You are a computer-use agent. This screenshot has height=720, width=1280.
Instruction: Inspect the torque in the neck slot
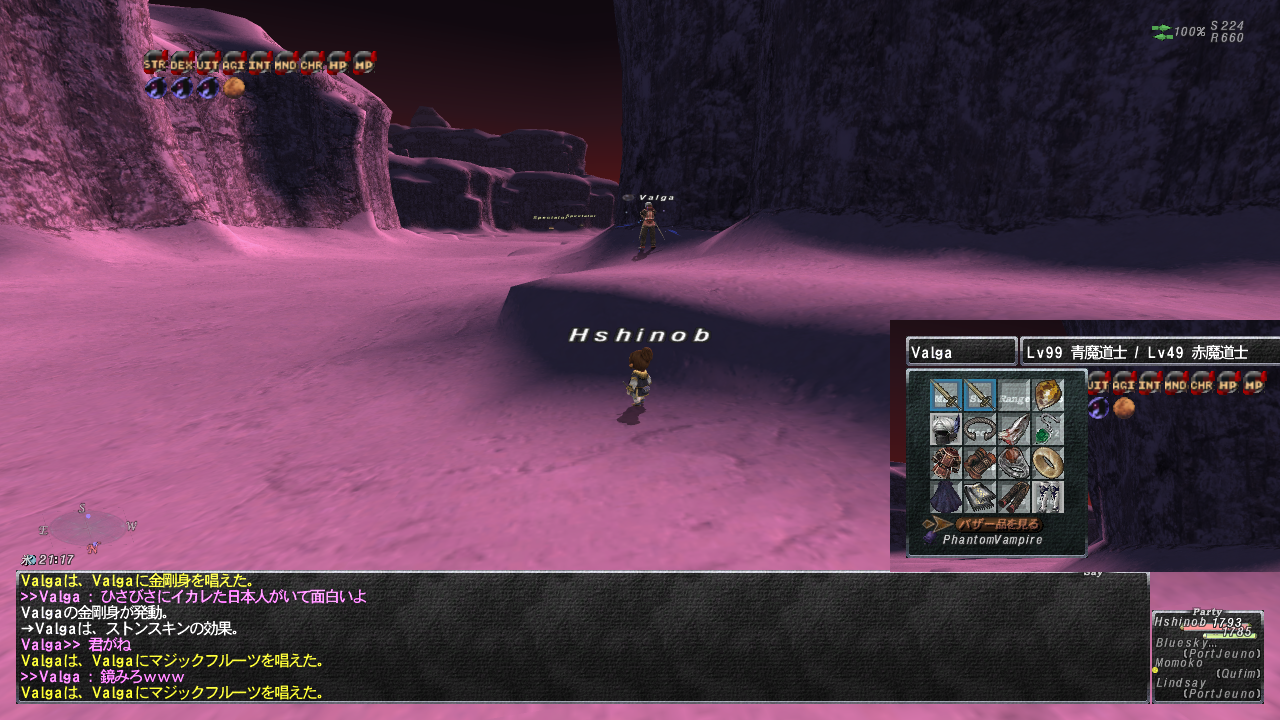tap(979, 429)
